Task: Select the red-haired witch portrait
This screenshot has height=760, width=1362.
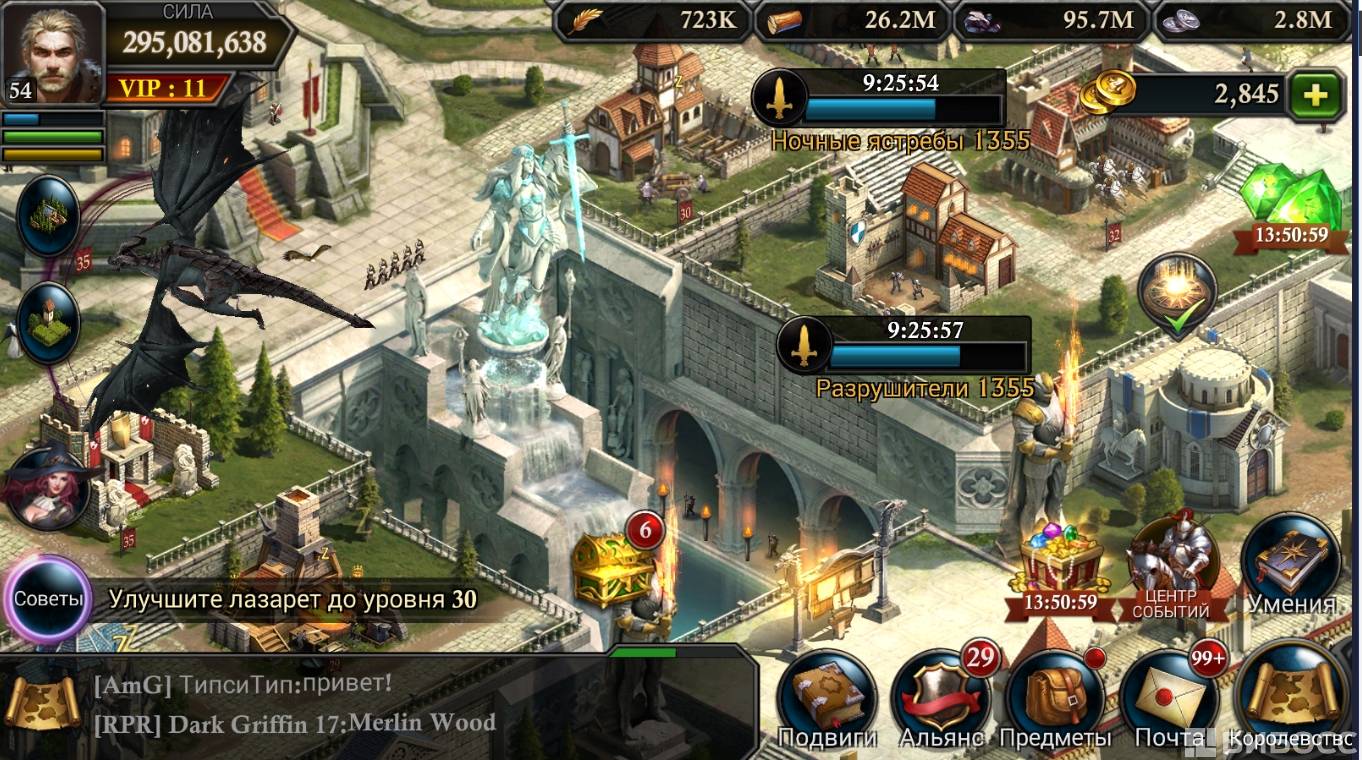Action: pos(47,487)
